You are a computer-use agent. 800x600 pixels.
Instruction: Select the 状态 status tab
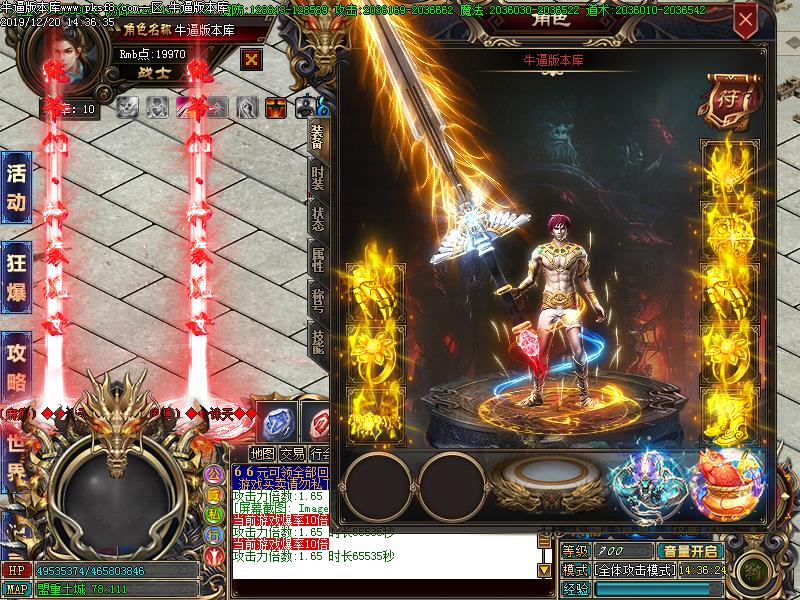pyautogui.click(x=316, y=219)
